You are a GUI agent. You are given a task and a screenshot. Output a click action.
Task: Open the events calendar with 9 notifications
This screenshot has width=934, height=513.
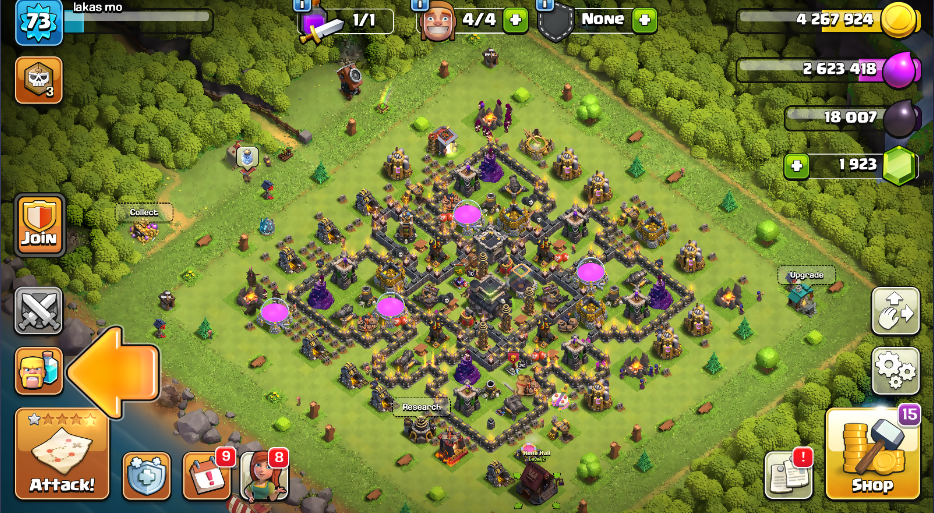coord(206,476)
